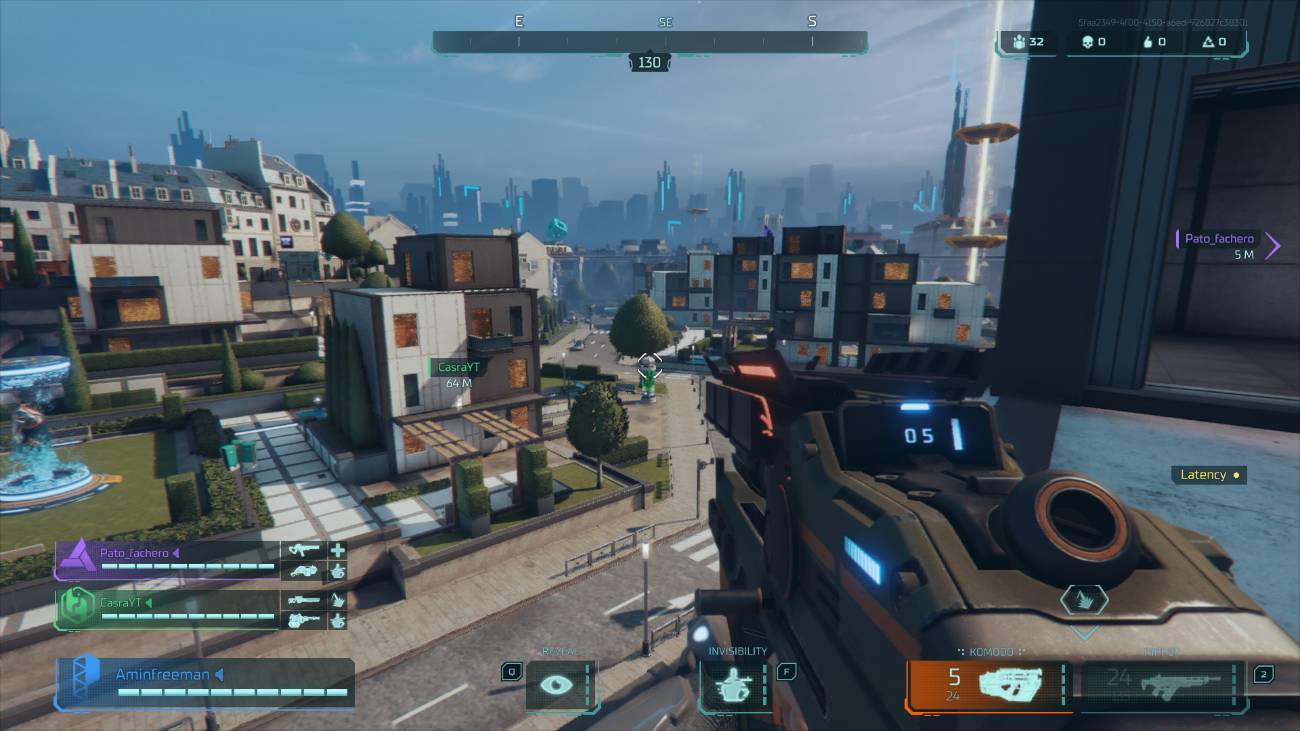Click the CasraYT 64 M teammate marker
This screenshot has height=731, width=1300.
460,374
